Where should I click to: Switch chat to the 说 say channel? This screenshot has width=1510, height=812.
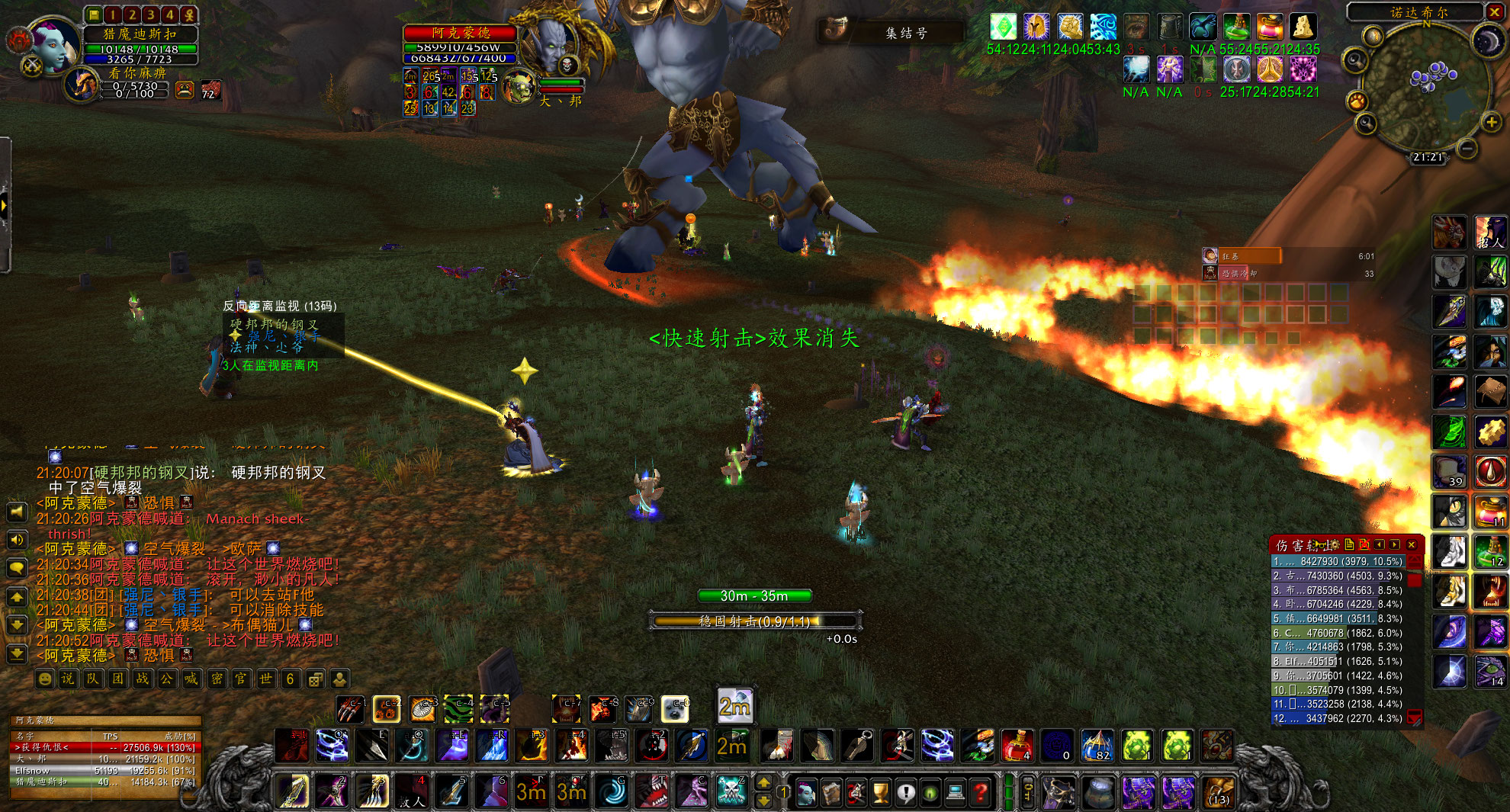[68, 679]
